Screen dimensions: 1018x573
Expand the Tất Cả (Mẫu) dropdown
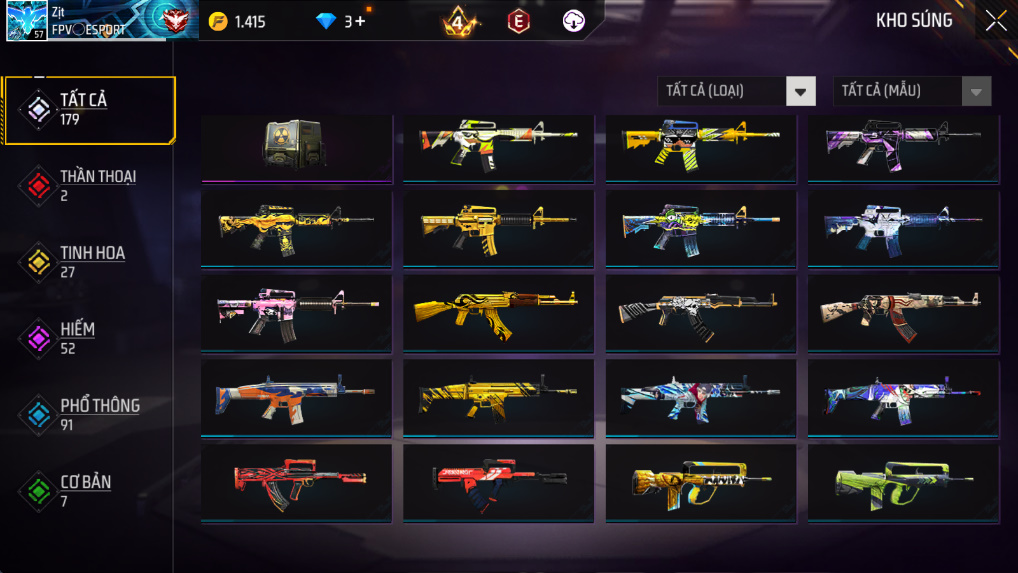click(912, 91)
